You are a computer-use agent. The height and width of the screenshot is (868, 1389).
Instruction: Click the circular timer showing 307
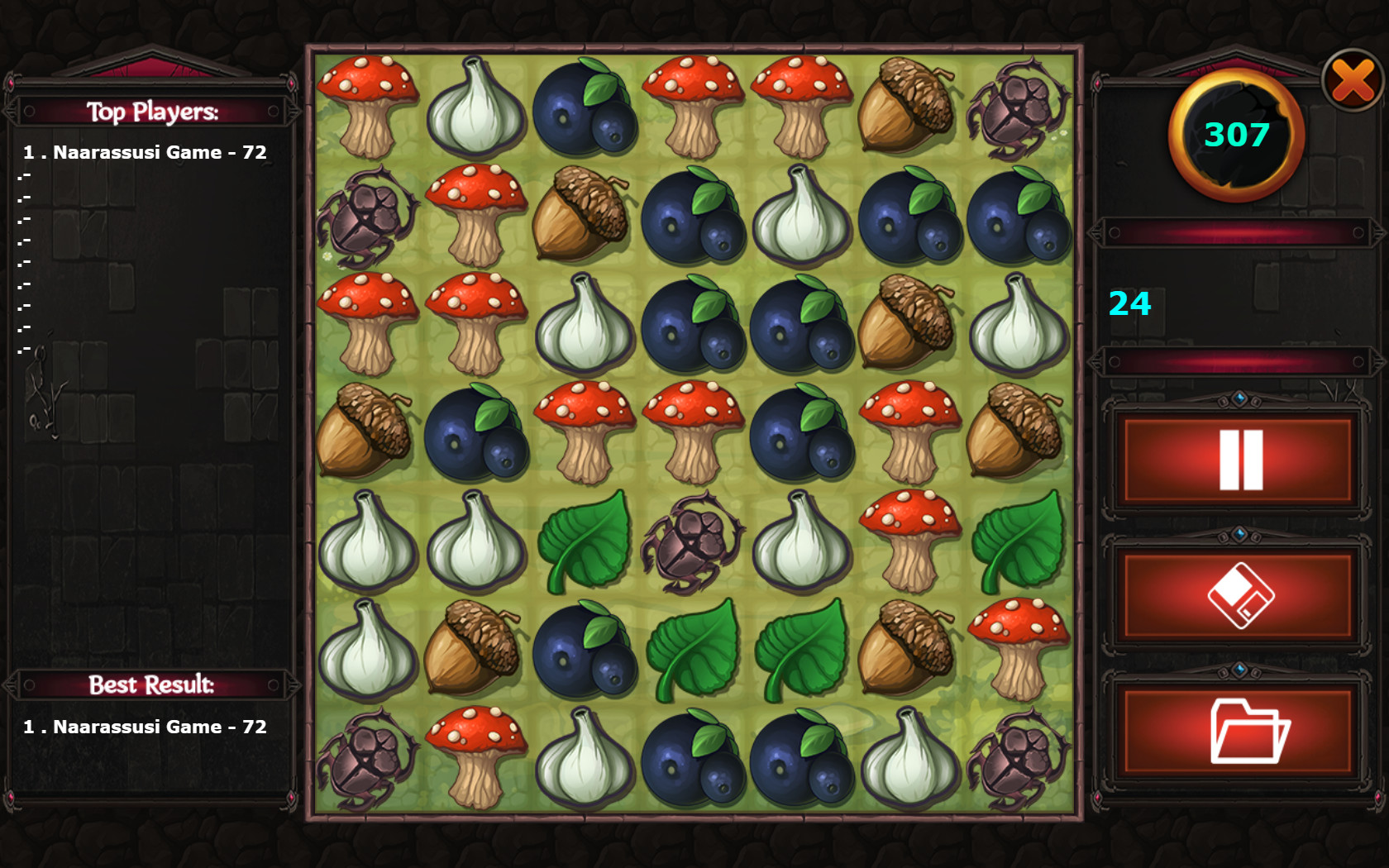(x=1235, y=135)
